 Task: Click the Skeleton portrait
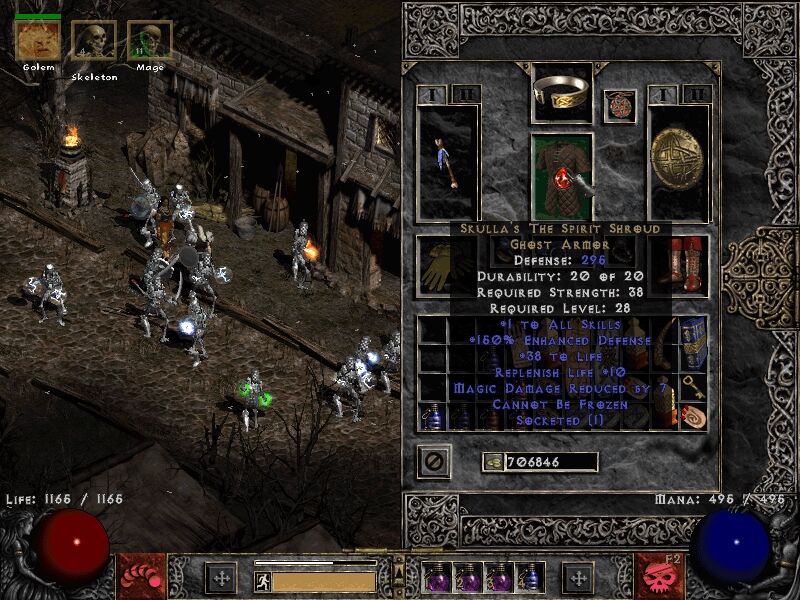pyautogui.click(x=93, y=41)
